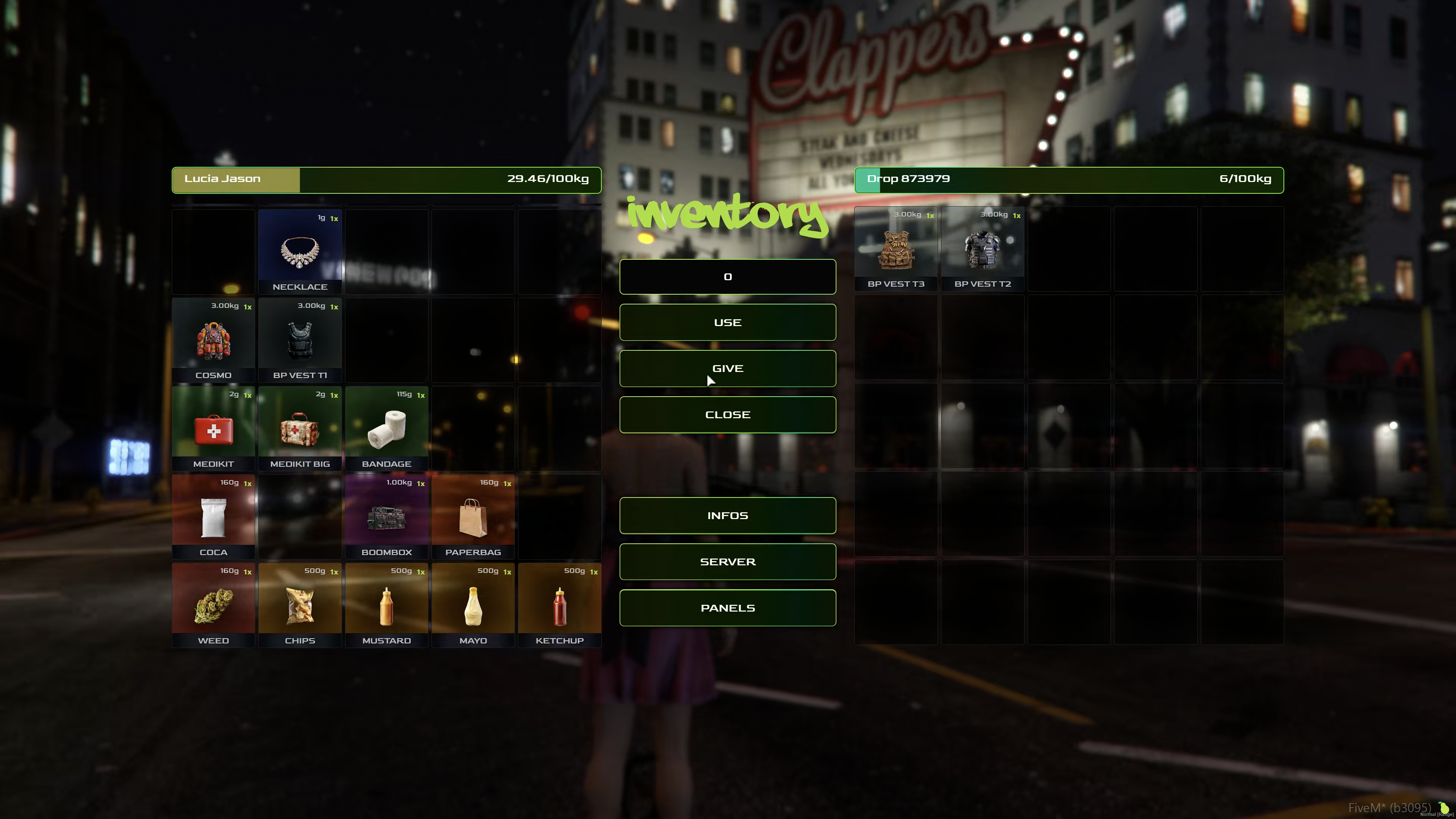Choose the red Medikit item
Screen dimensions: 1456x819
tap(213, 429)
